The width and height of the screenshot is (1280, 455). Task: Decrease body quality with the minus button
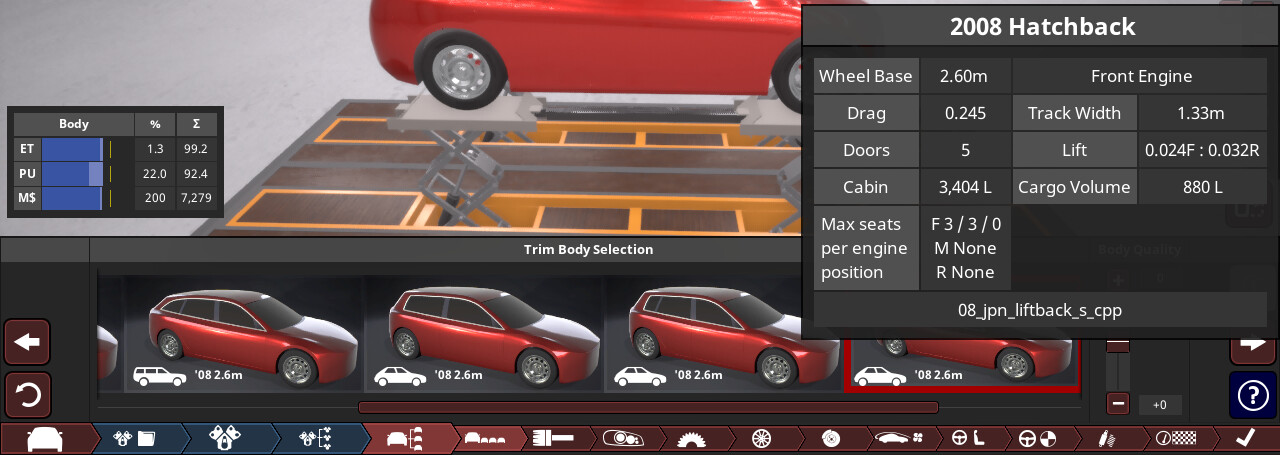coord(1118,404)
